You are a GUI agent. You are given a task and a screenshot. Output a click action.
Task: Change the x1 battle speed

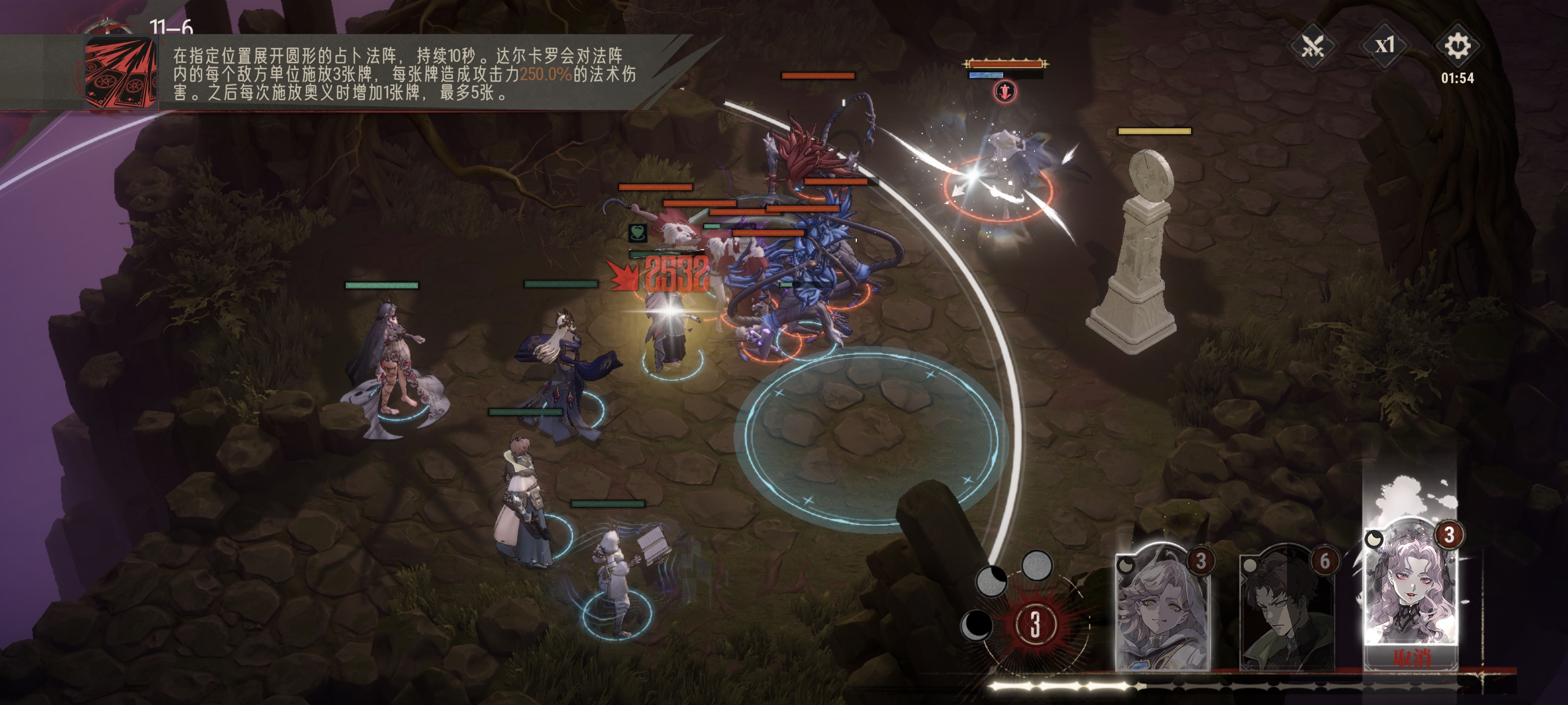coord(1385,46)
